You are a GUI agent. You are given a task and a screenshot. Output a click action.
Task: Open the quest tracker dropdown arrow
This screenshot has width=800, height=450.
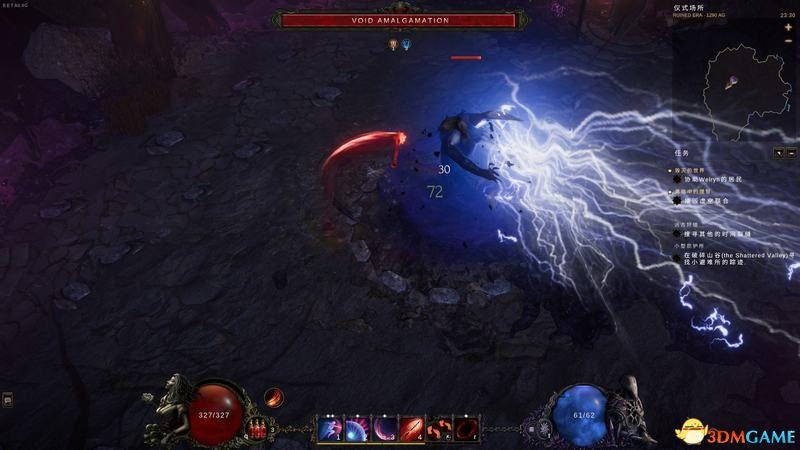(x=779, y=153)
